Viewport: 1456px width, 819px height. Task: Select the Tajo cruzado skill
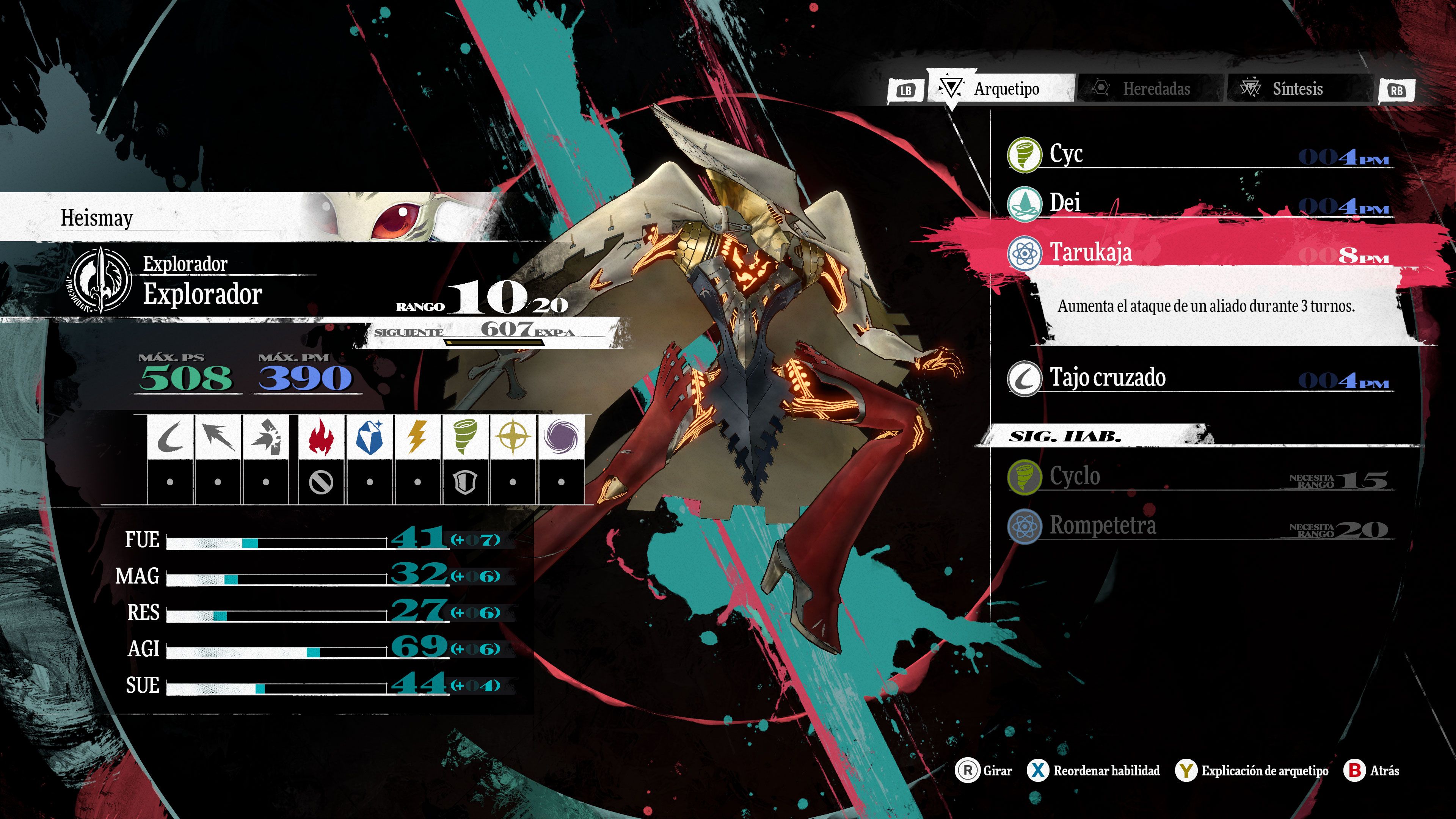(1198, 378)
